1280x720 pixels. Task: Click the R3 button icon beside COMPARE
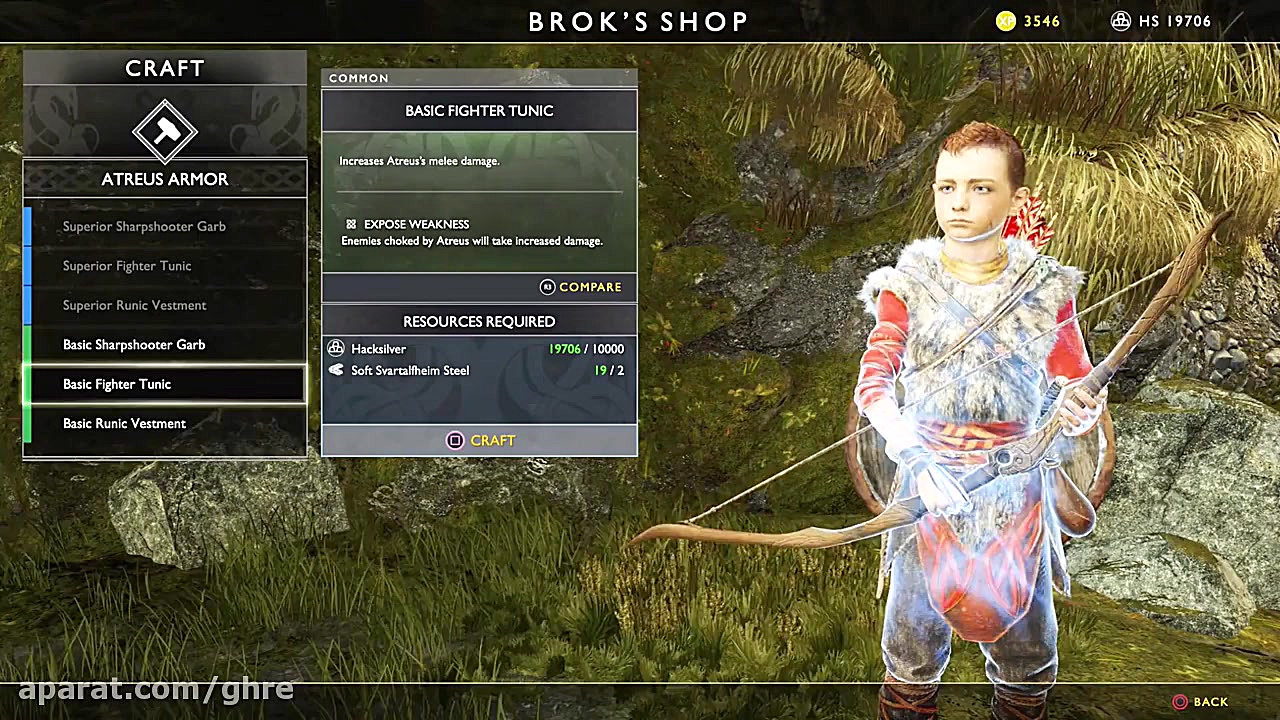click(547, 287)
